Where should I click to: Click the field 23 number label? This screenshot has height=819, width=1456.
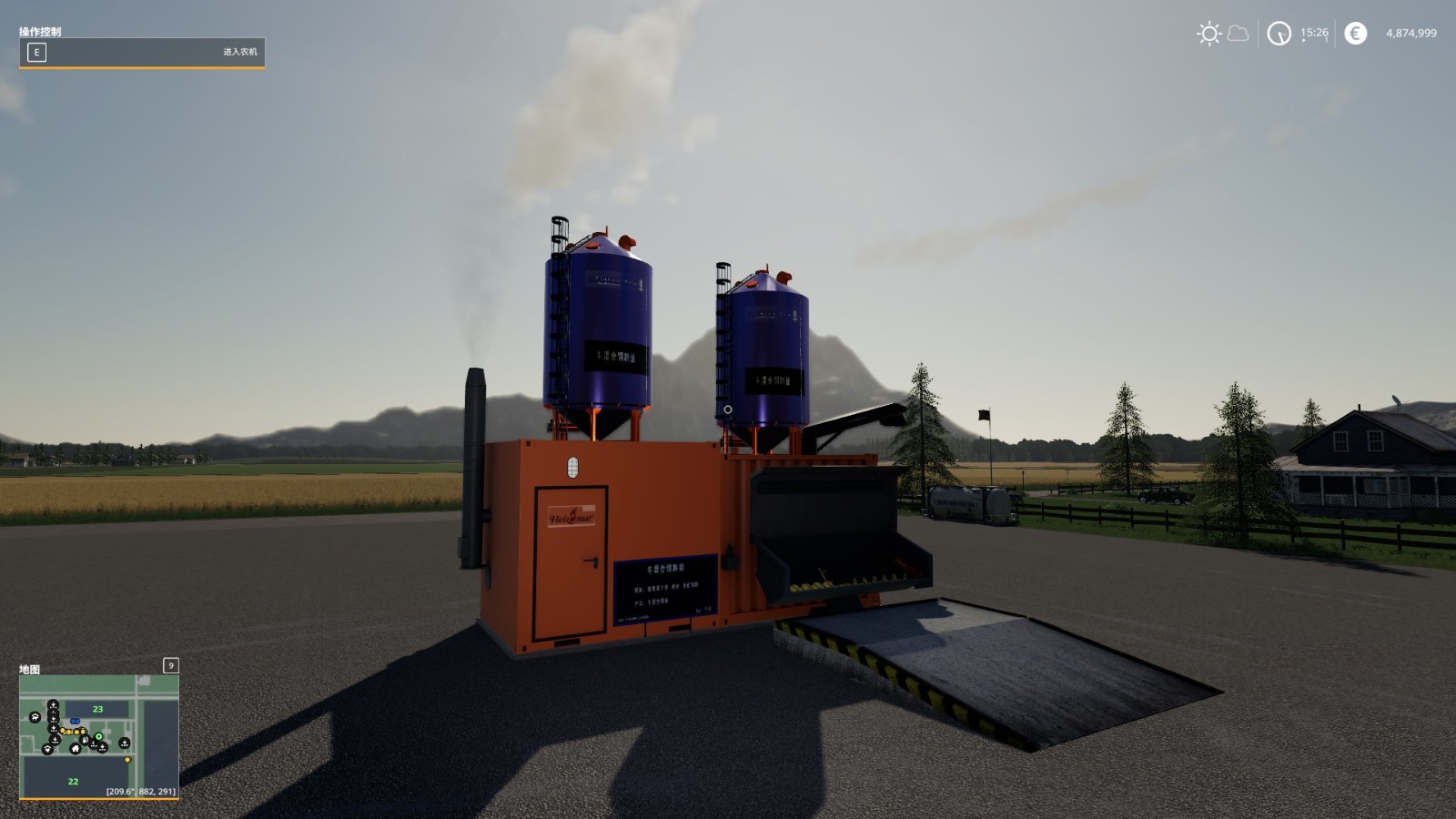(97, 709)
